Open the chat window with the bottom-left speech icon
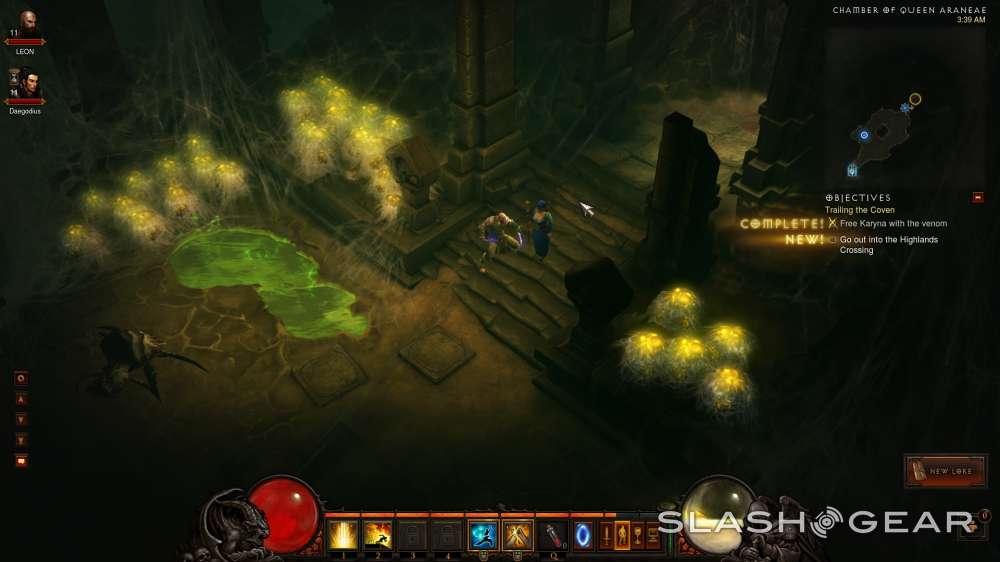This screenshot has width=1000, height=562. pos(21,461)
